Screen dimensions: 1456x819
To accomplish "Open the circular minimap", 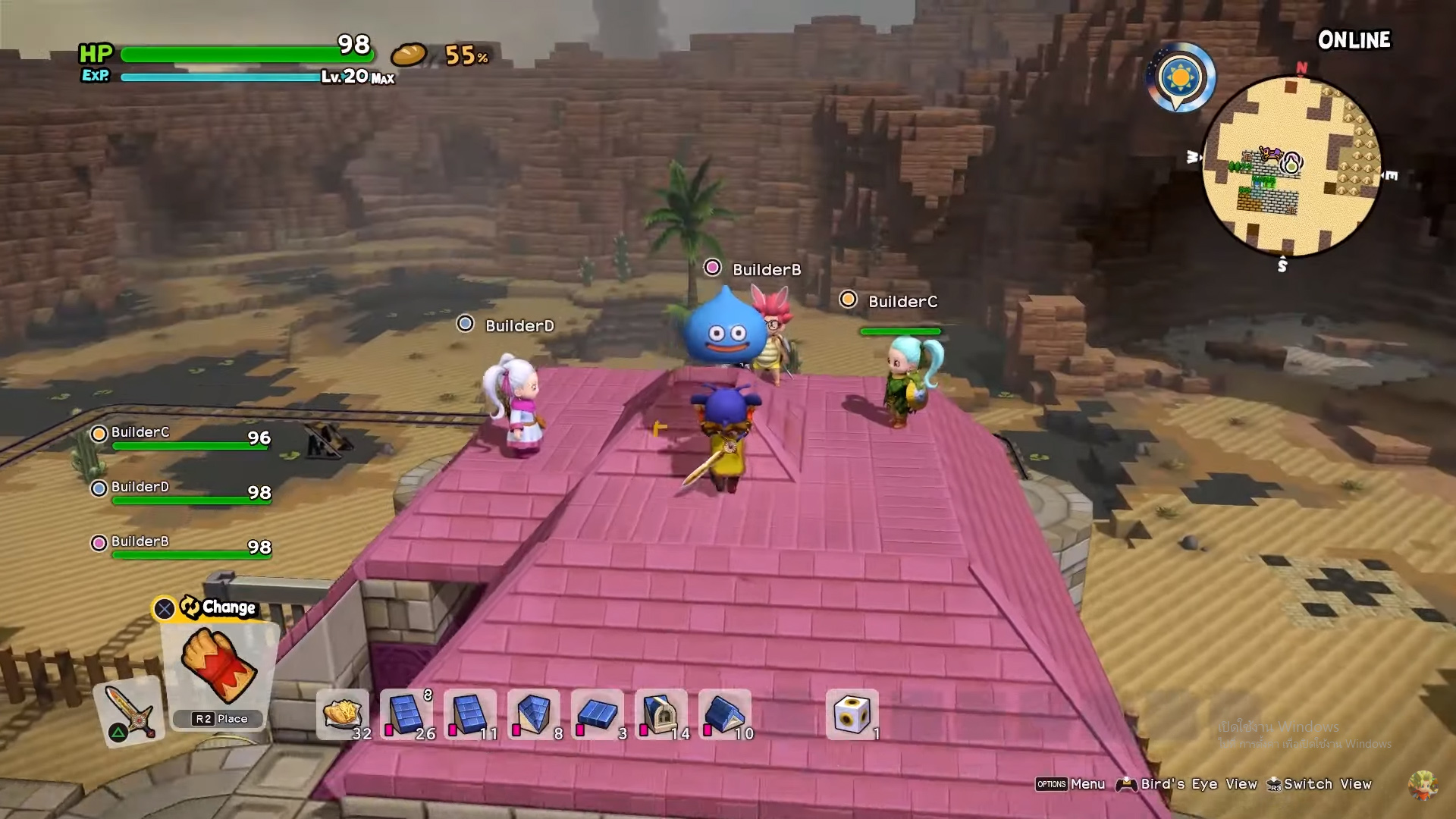I will point(1291,165).
